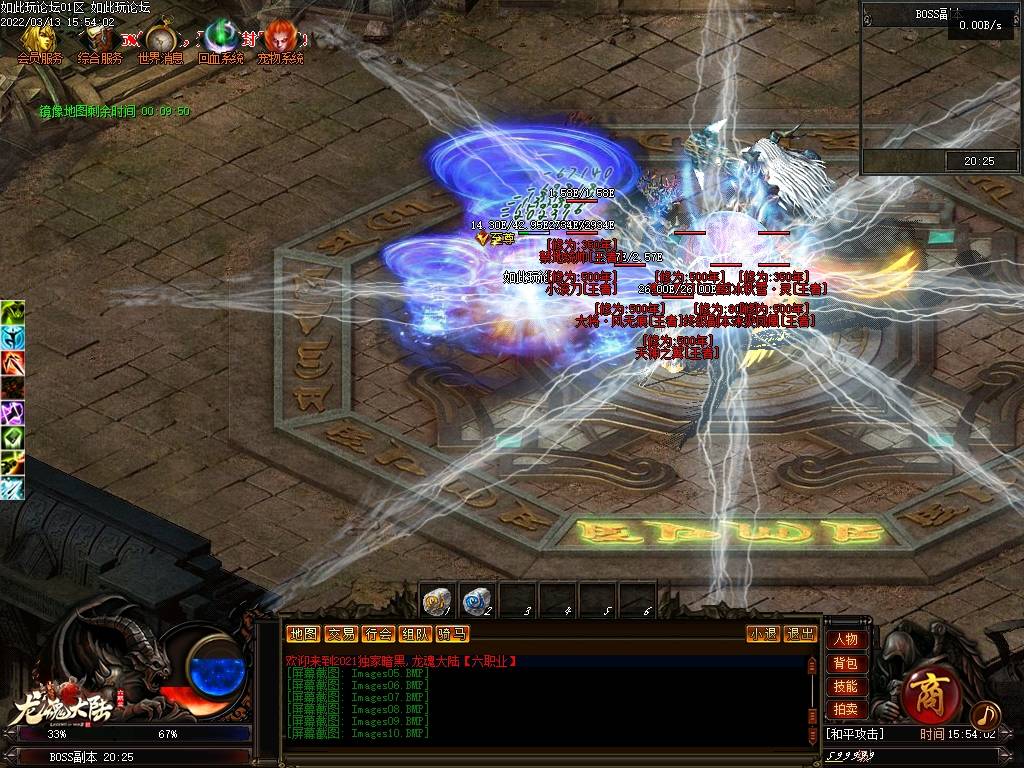Show the 技能 skills panel
The width and height of the screenshot is (1024, 768).
coord(845,686)
